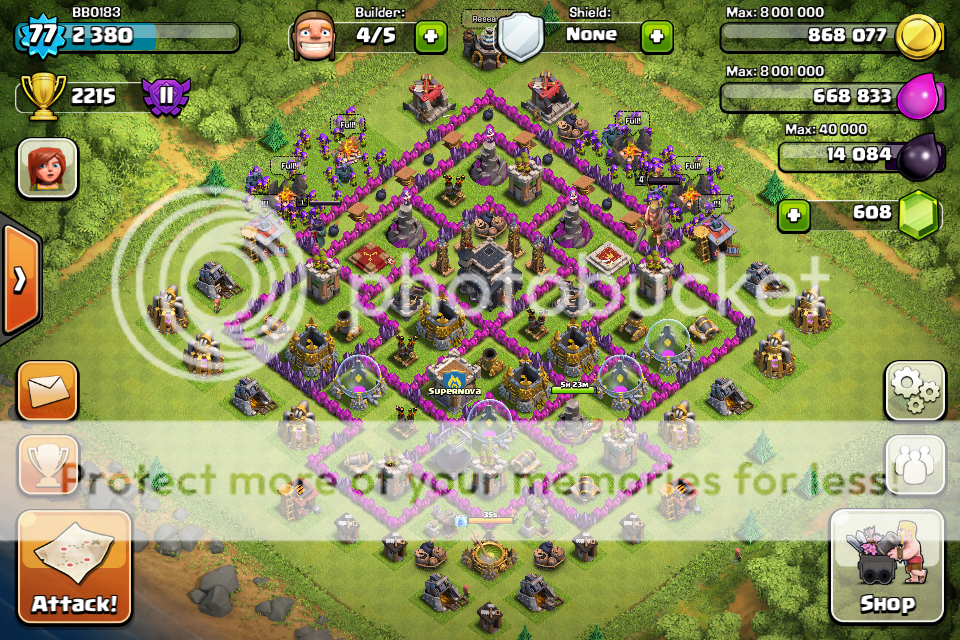This screenshot has height=640, width=960.
Task: Open the faded trophy rankings button
Action: (47, 465)
